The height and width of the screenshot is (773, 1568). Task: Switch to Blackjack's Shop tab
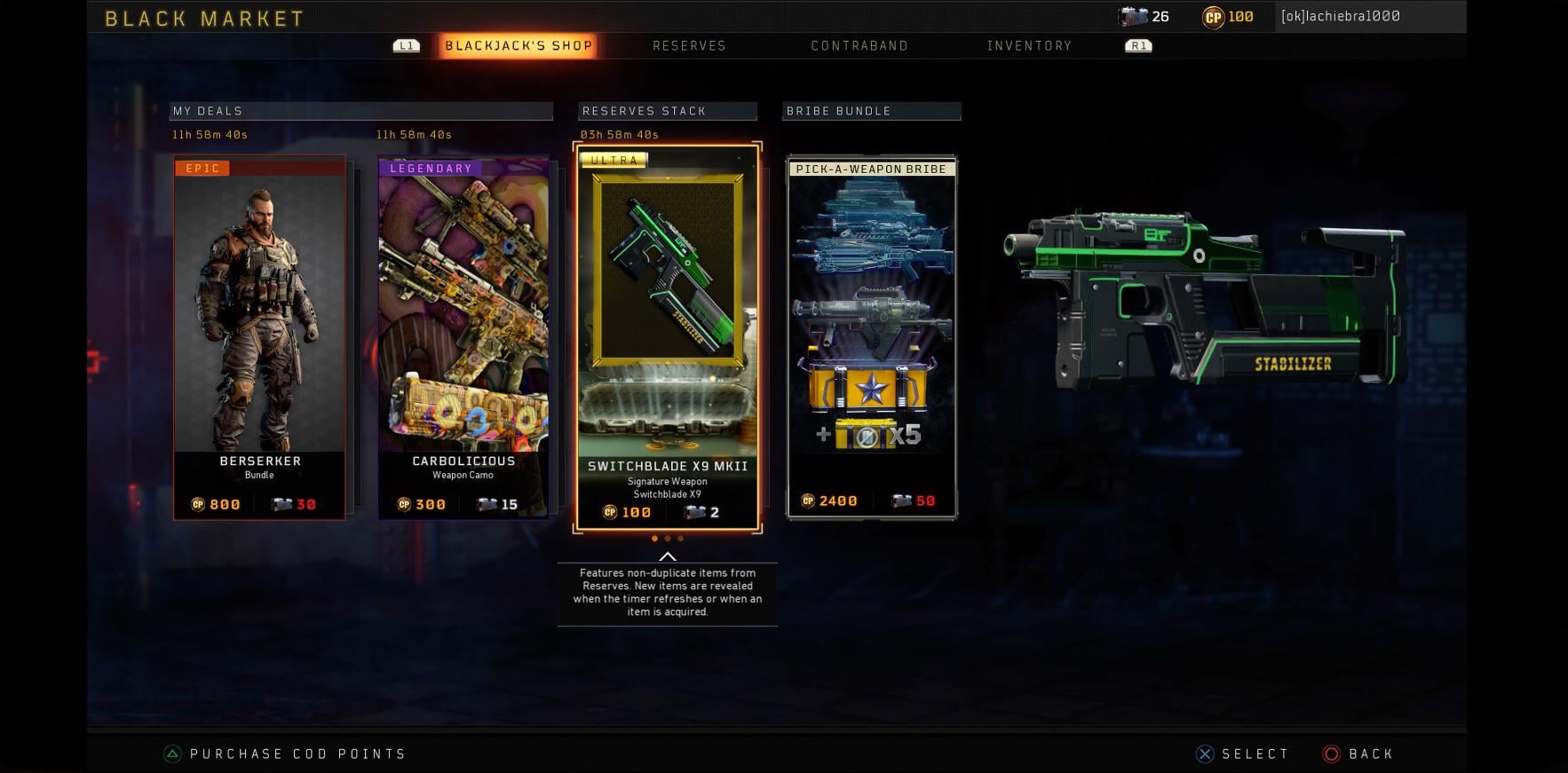pyautogui.click(x=519, y=46)
